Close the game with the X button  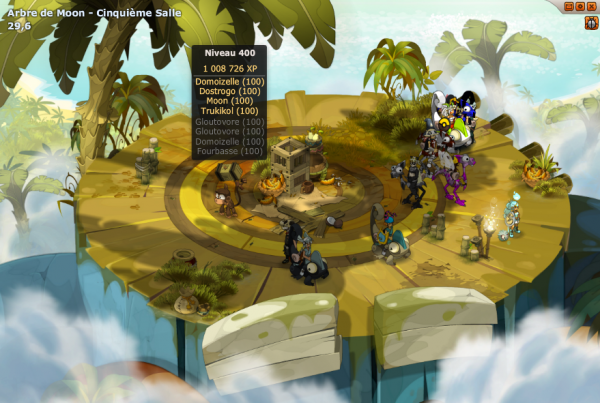tap(592, 6)
